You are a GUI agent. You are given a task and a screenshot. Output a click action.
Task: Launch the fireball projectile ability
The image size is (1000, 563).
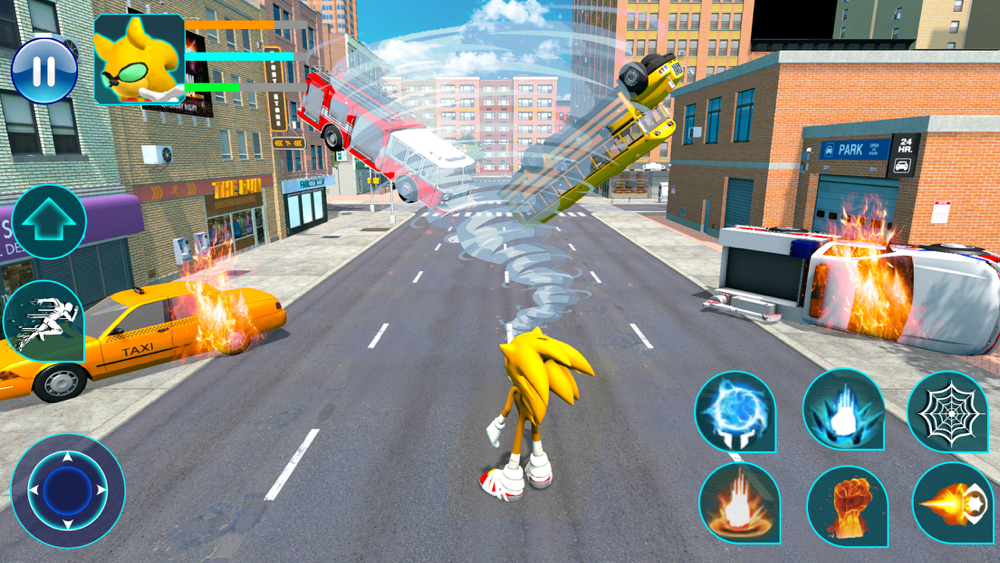pyautogui.click(x=952, y=503)
